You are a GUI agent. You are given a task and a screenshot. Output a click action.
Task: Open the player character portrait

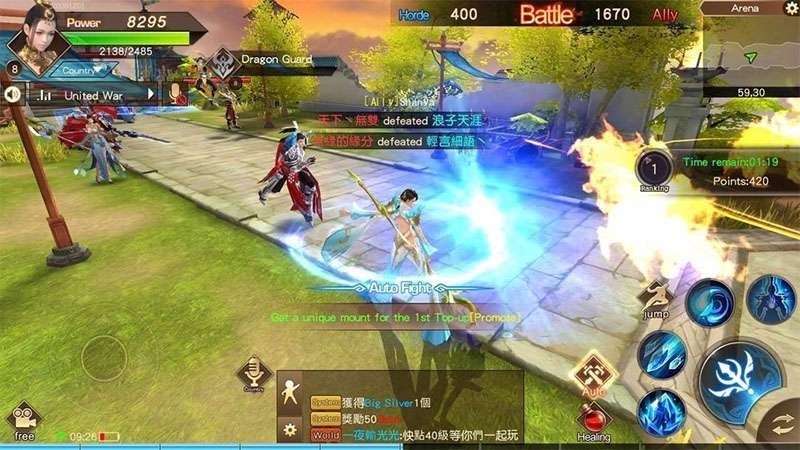35,38
